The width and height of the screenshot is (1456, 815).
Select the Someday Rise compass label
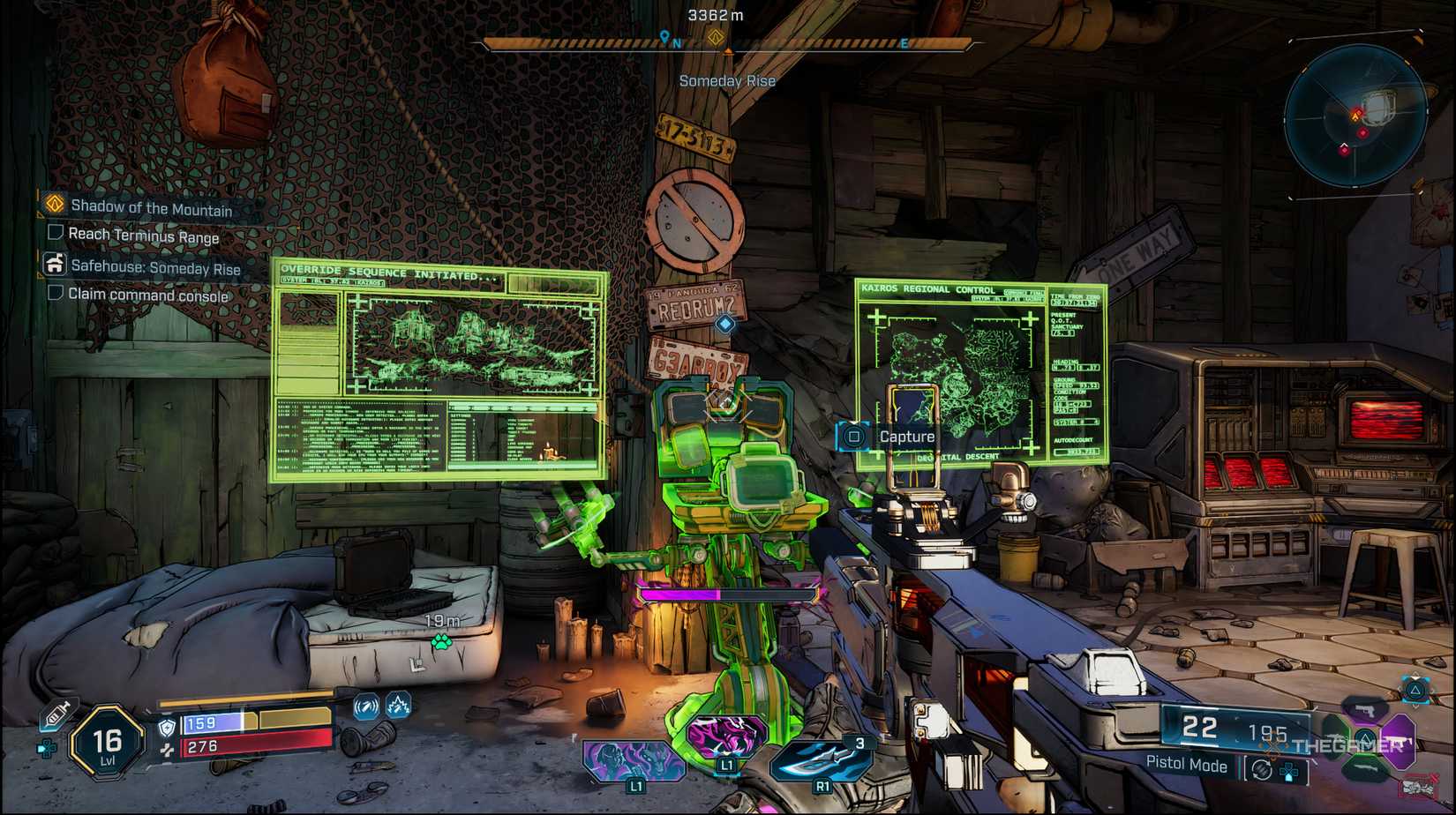coord(727,80)
